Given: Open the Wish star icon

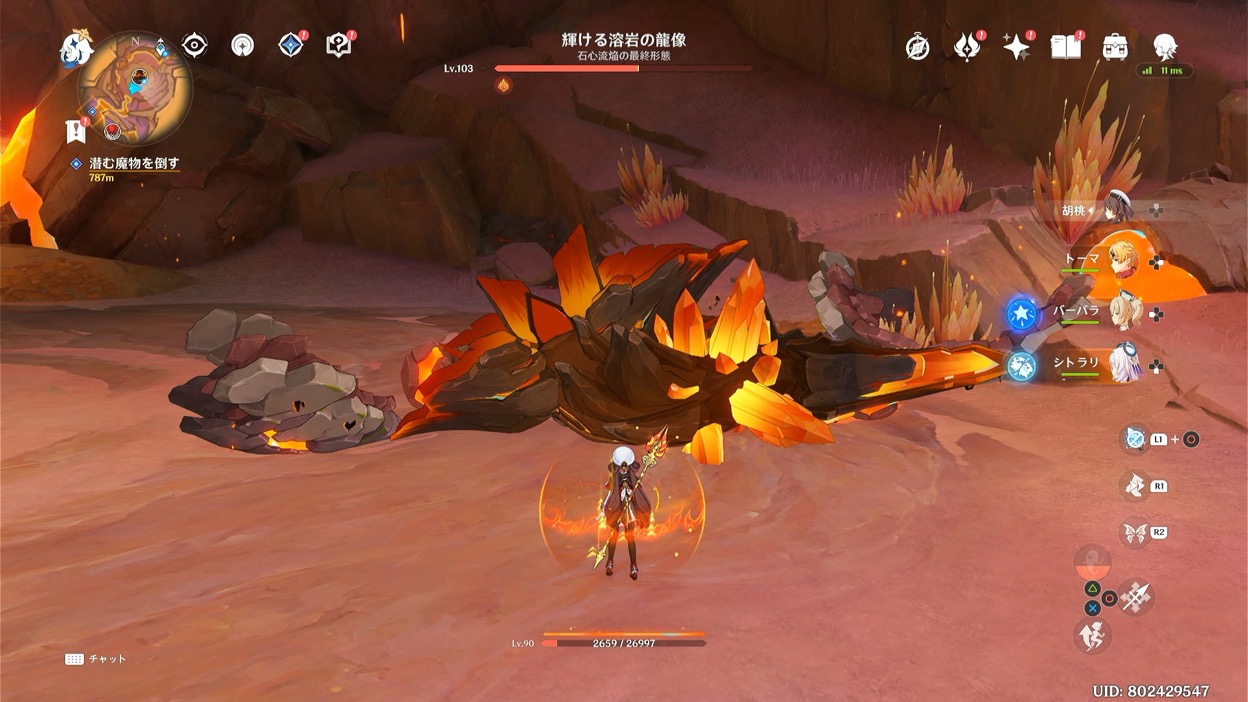Looking at the screenshot, I should coord(1016,47).
